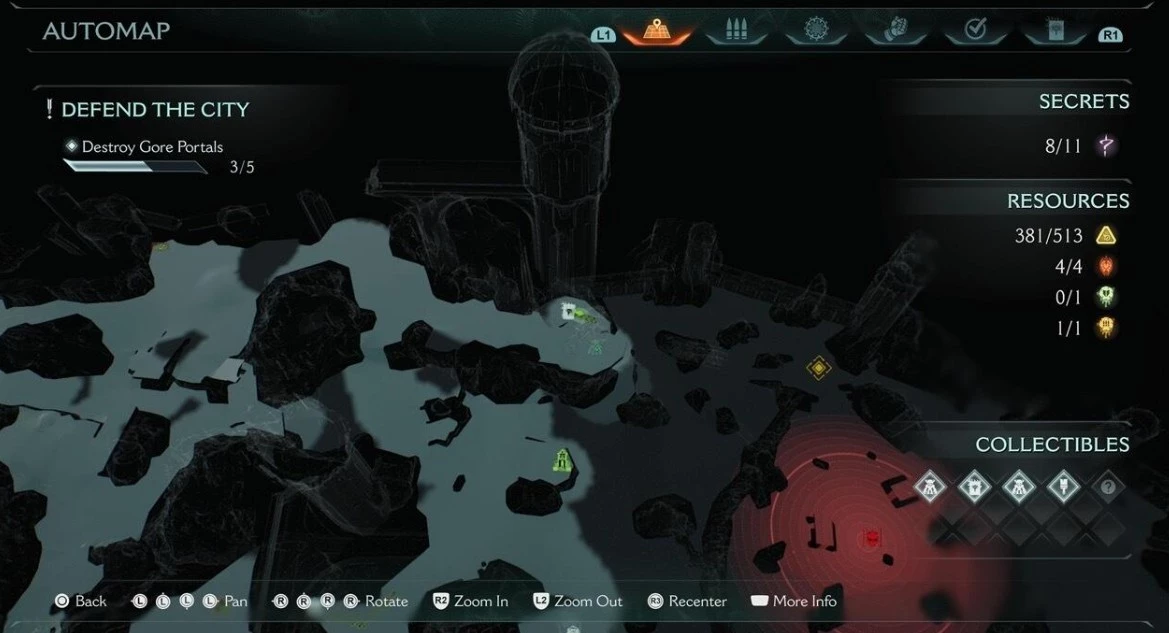Switch to the bullets ammo tab
Viewport: 1169px width, 633px height.
click(x=738, y=32)
